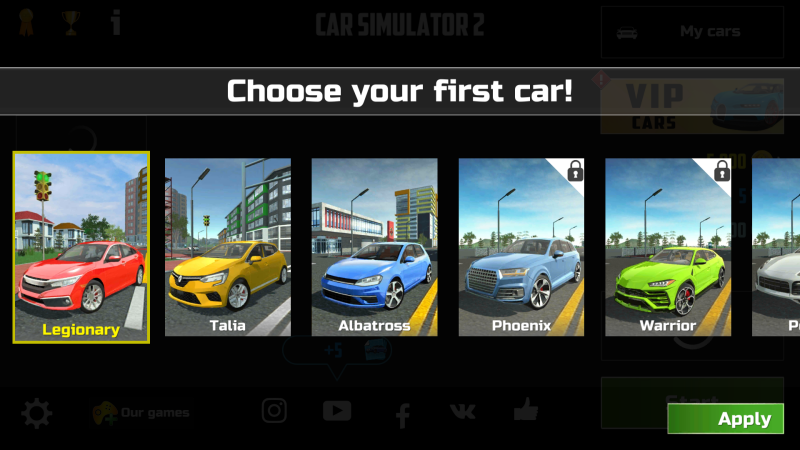
Task: View the achievements medal icon
Action: 25,22
